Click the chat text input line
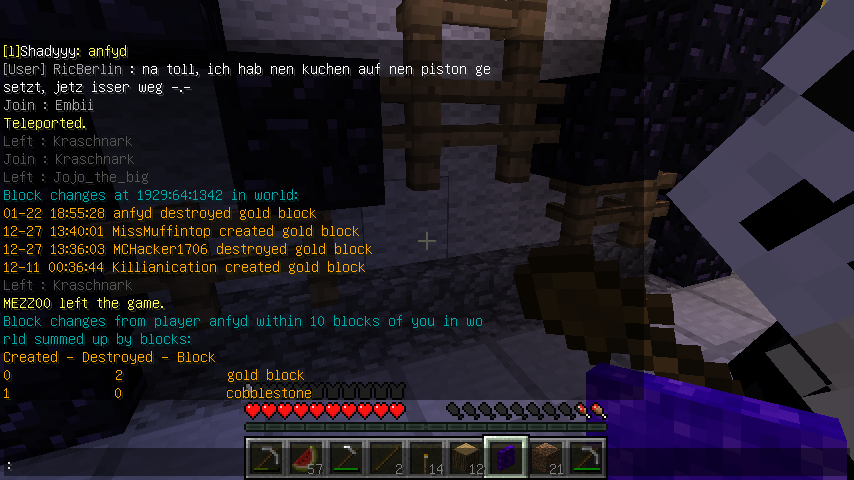Screen dimensions: 854x480 [120, 466]
